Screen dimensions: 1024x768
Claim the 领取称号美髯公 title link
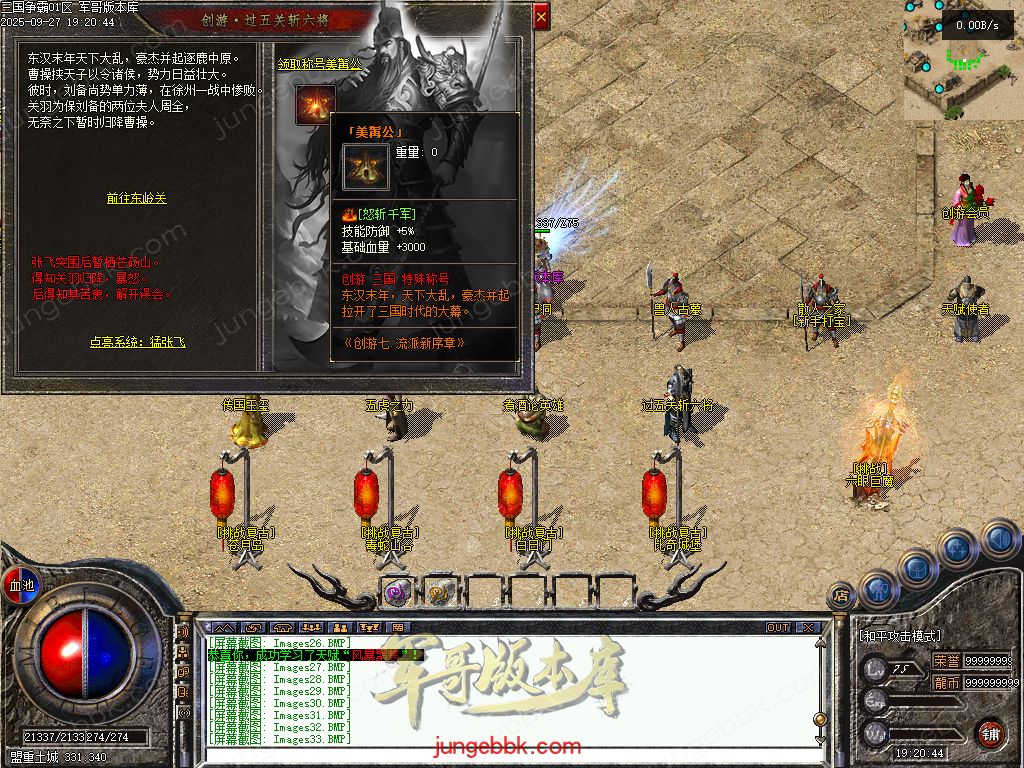click(319, 63)
